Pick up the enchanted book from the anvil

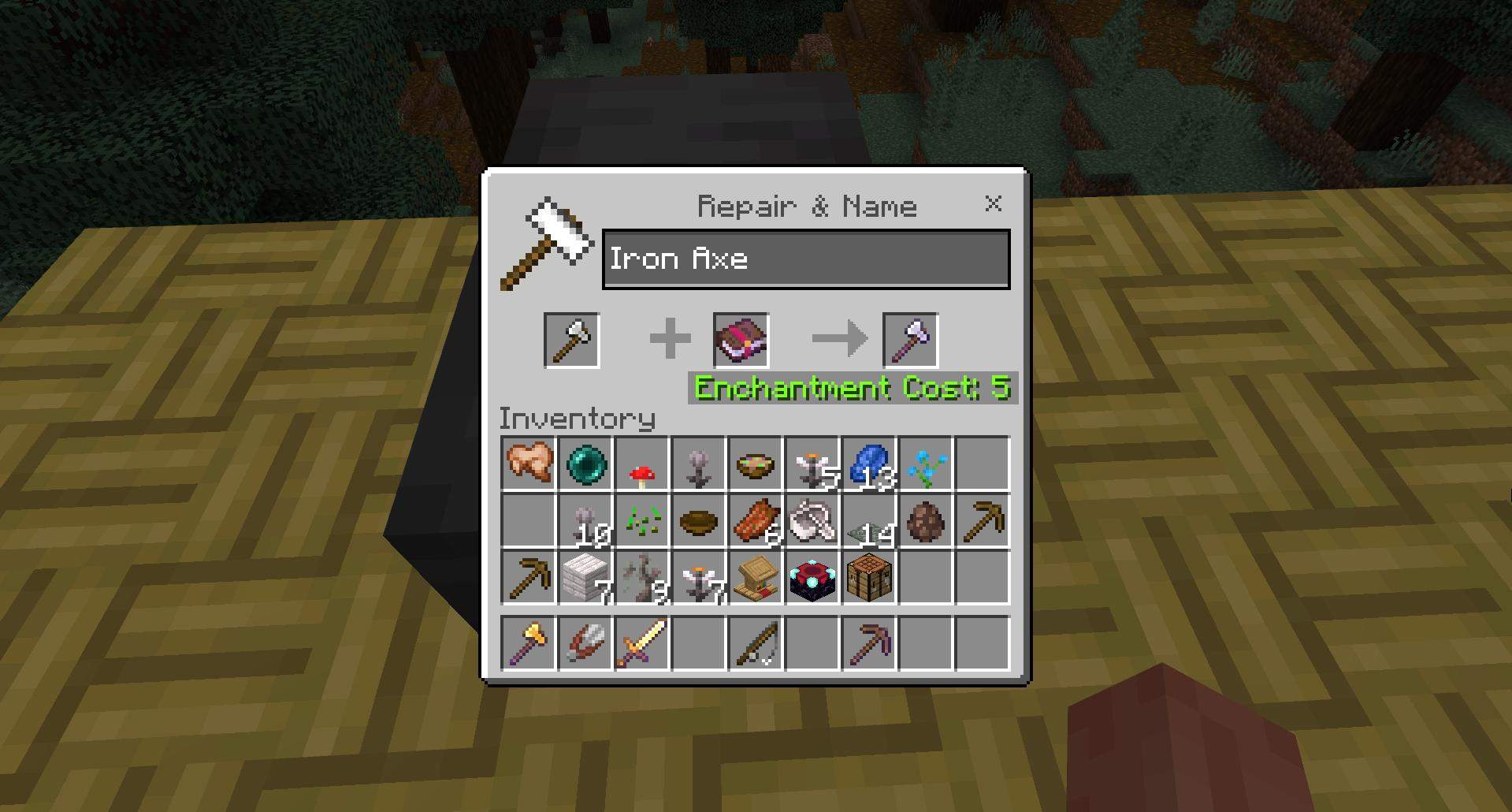click(741, 341)
